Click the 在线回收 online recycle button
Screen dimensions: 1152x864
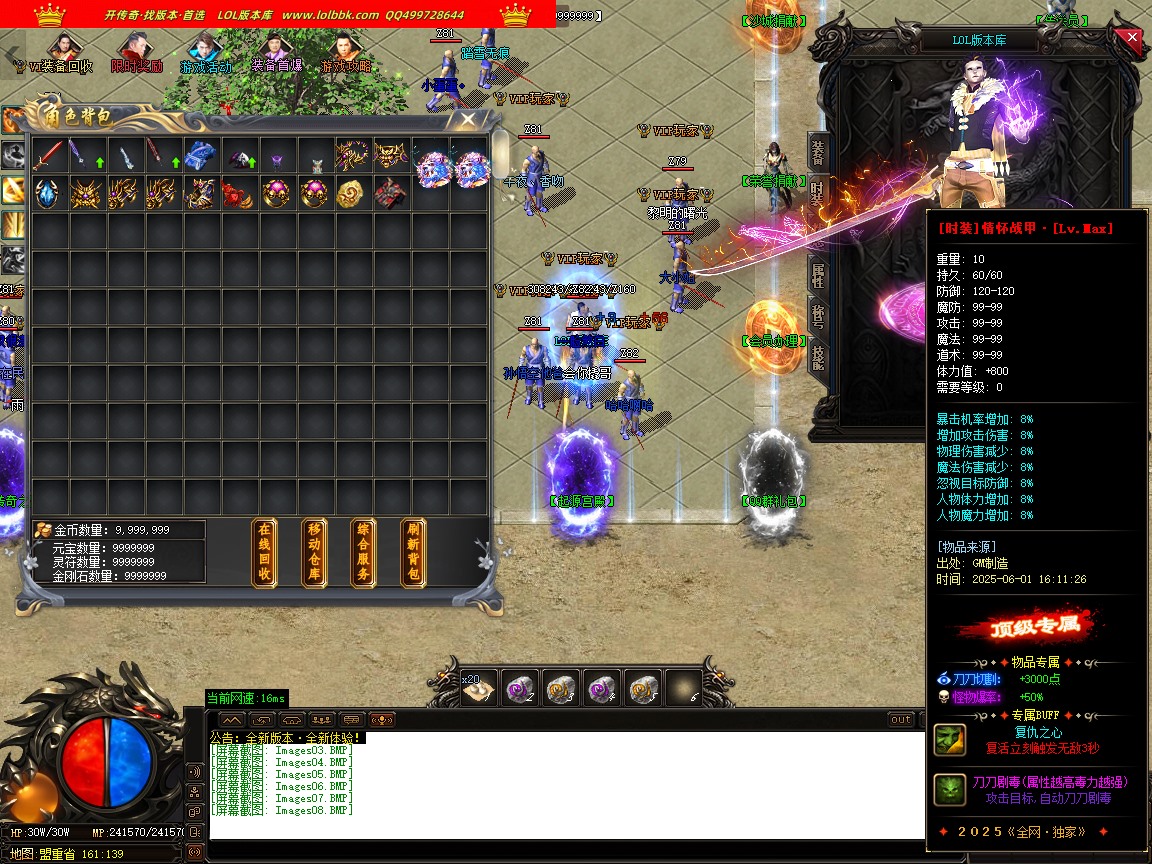264,553
